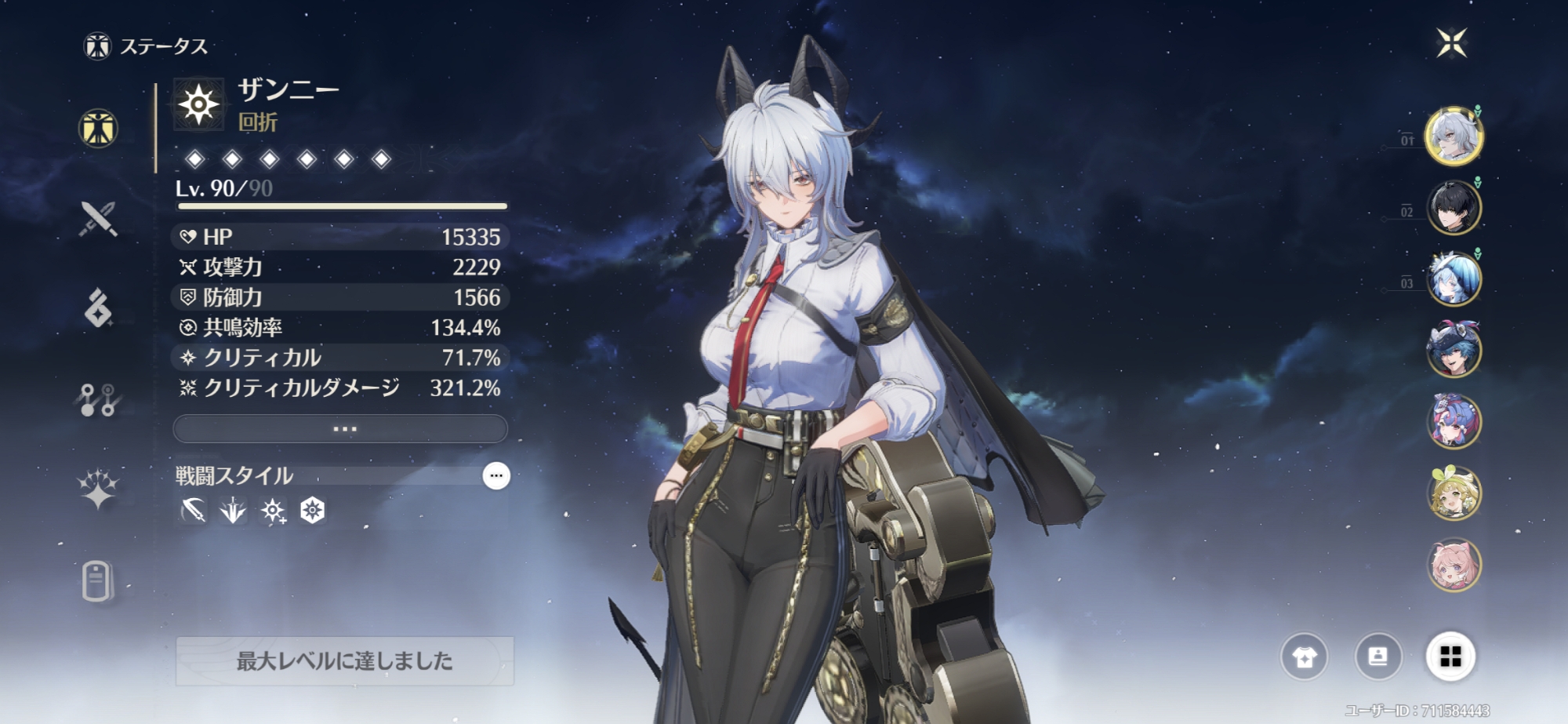Viewport: 1568px width, 724px height.
Task: Switch to the skill tree nodes tab
Action: coord(99,399)
